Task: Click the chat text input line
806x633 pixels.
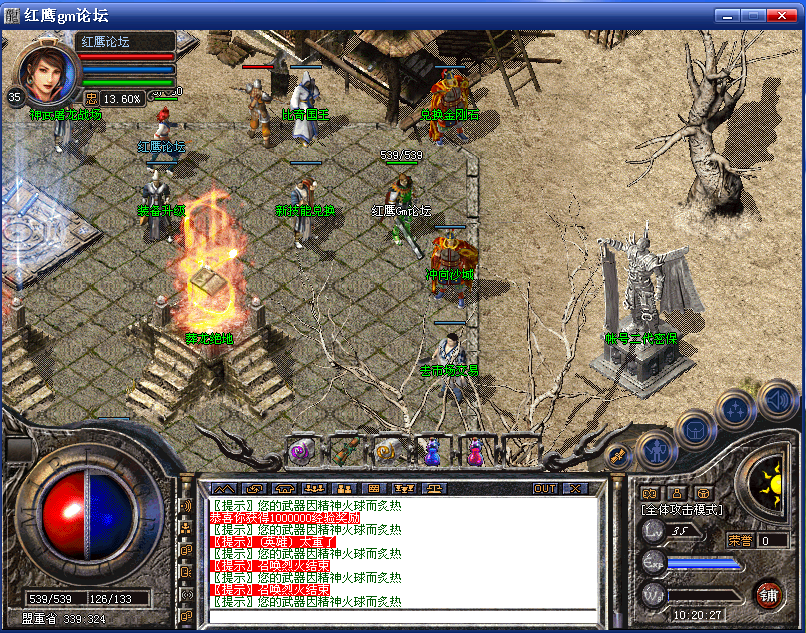Action: pyautogui.click(x=400, y=615)
